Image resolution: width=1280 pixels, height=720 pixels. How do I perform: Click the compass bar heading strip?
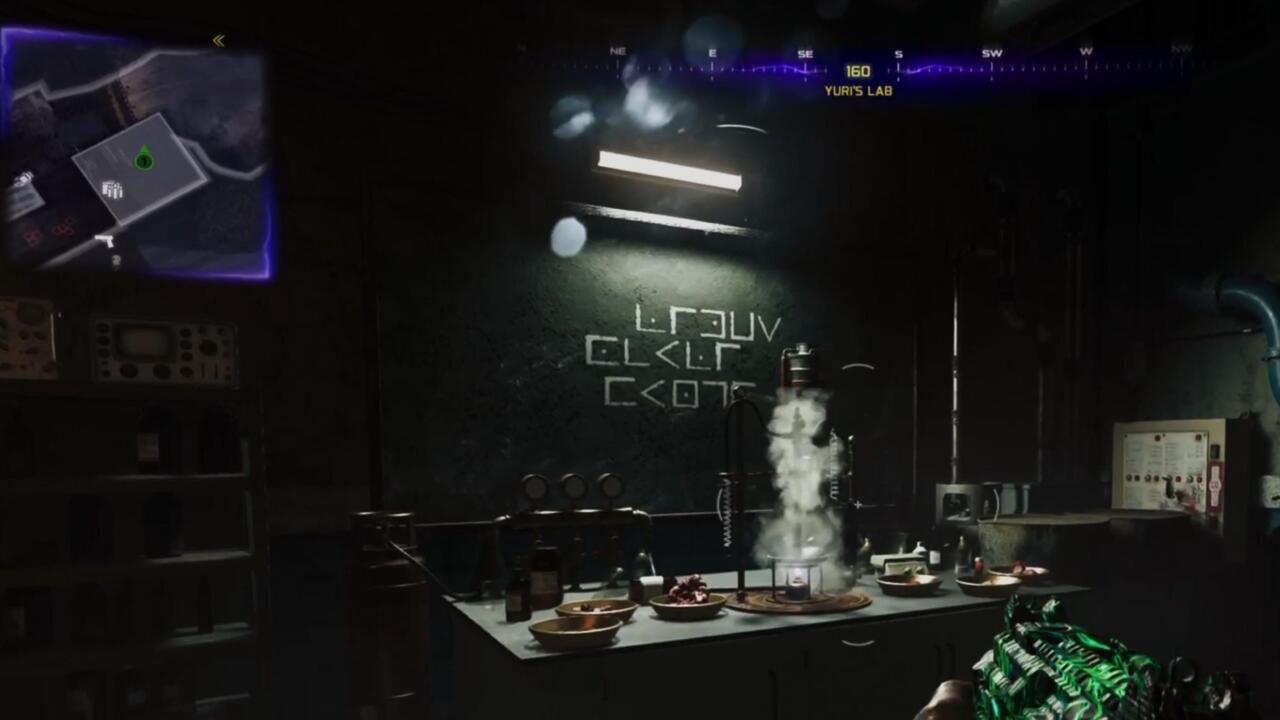[857, 70]
